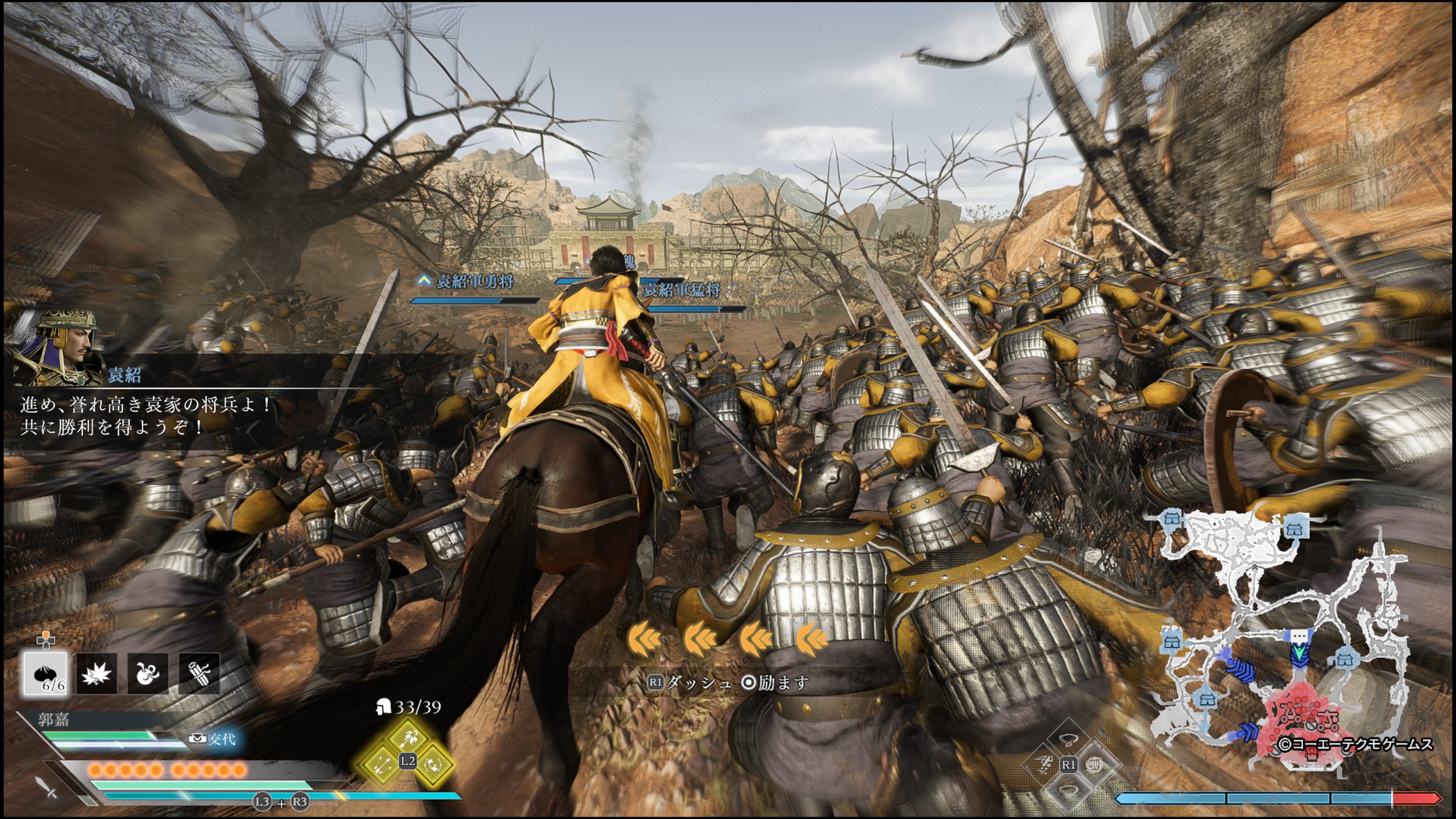Open the battlefield minimap
The width and height of the screenshot is (1456, 819).
(x=1283, y=639)
